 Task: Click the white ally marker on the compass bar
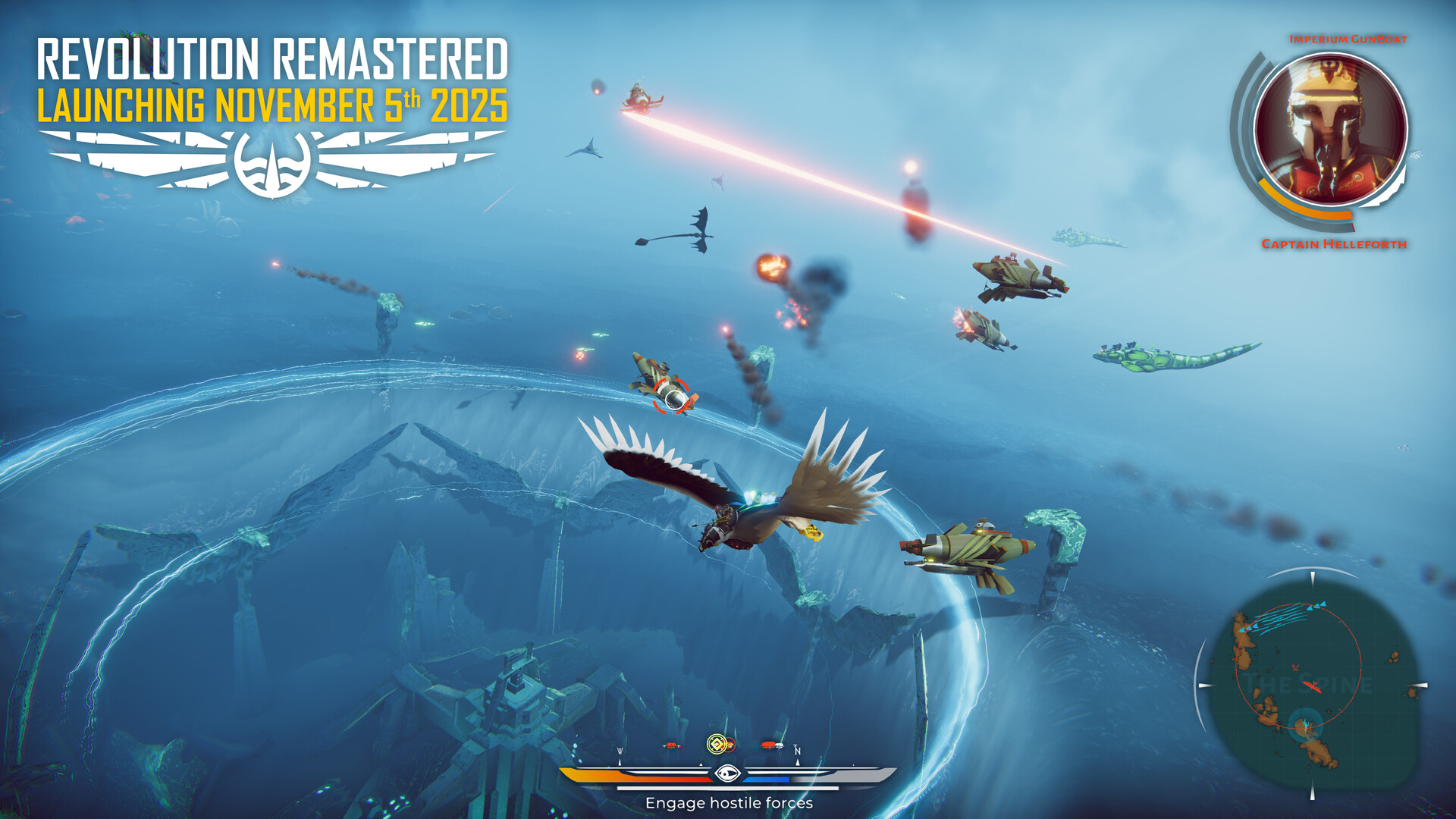pos(780,746)
